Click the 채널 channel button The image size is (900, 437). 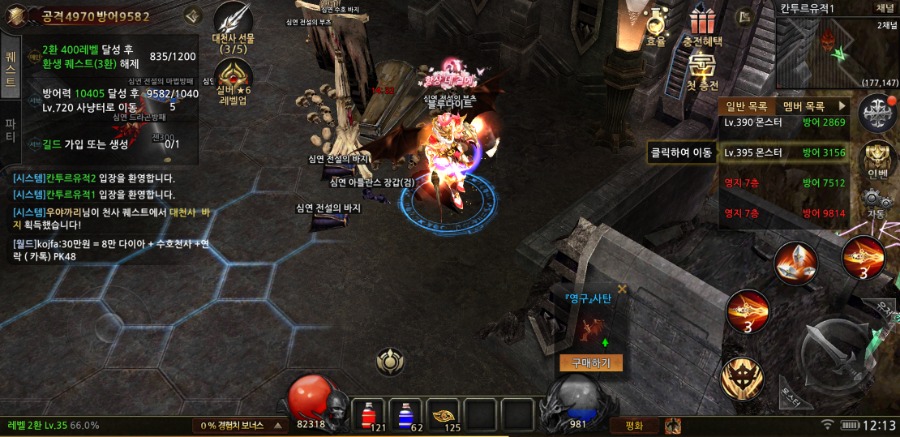click(x=886, y=8)
